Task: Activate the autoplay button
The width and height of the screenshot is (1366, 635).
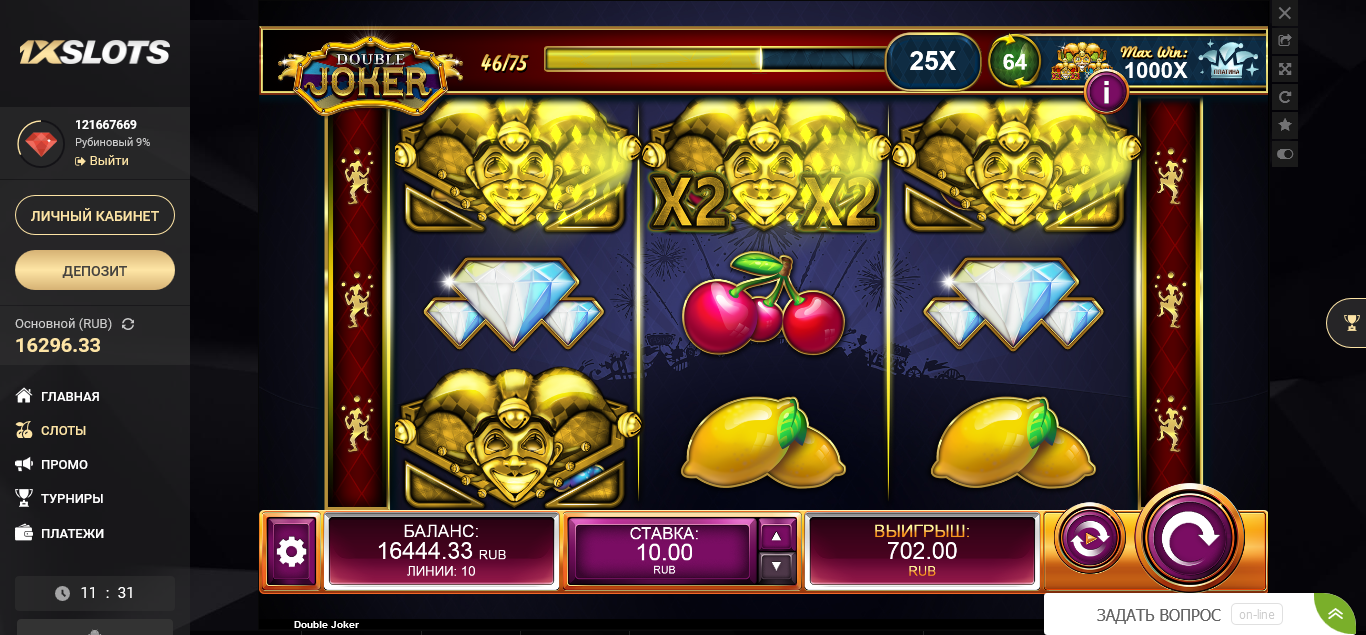Action: tap(1089, 539)
